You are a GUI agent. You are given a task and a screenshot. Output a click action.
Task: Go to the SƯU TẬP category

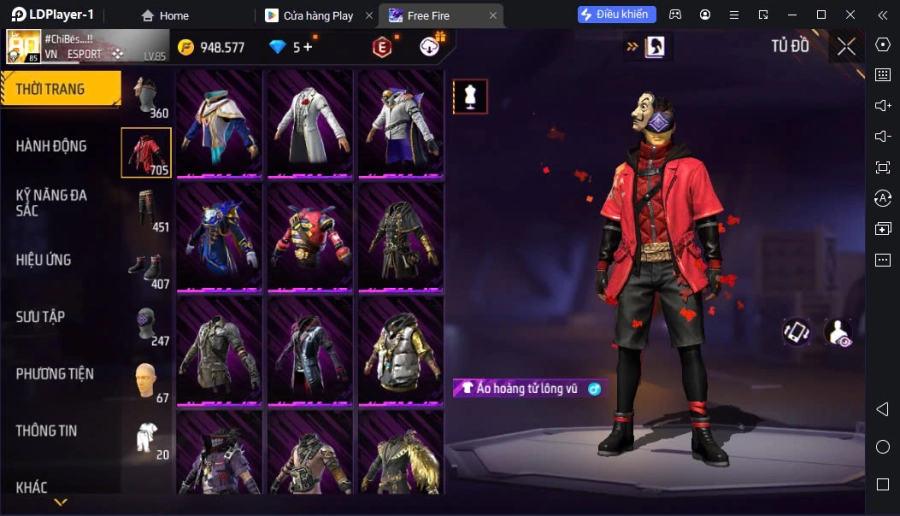tap(41, 317)
